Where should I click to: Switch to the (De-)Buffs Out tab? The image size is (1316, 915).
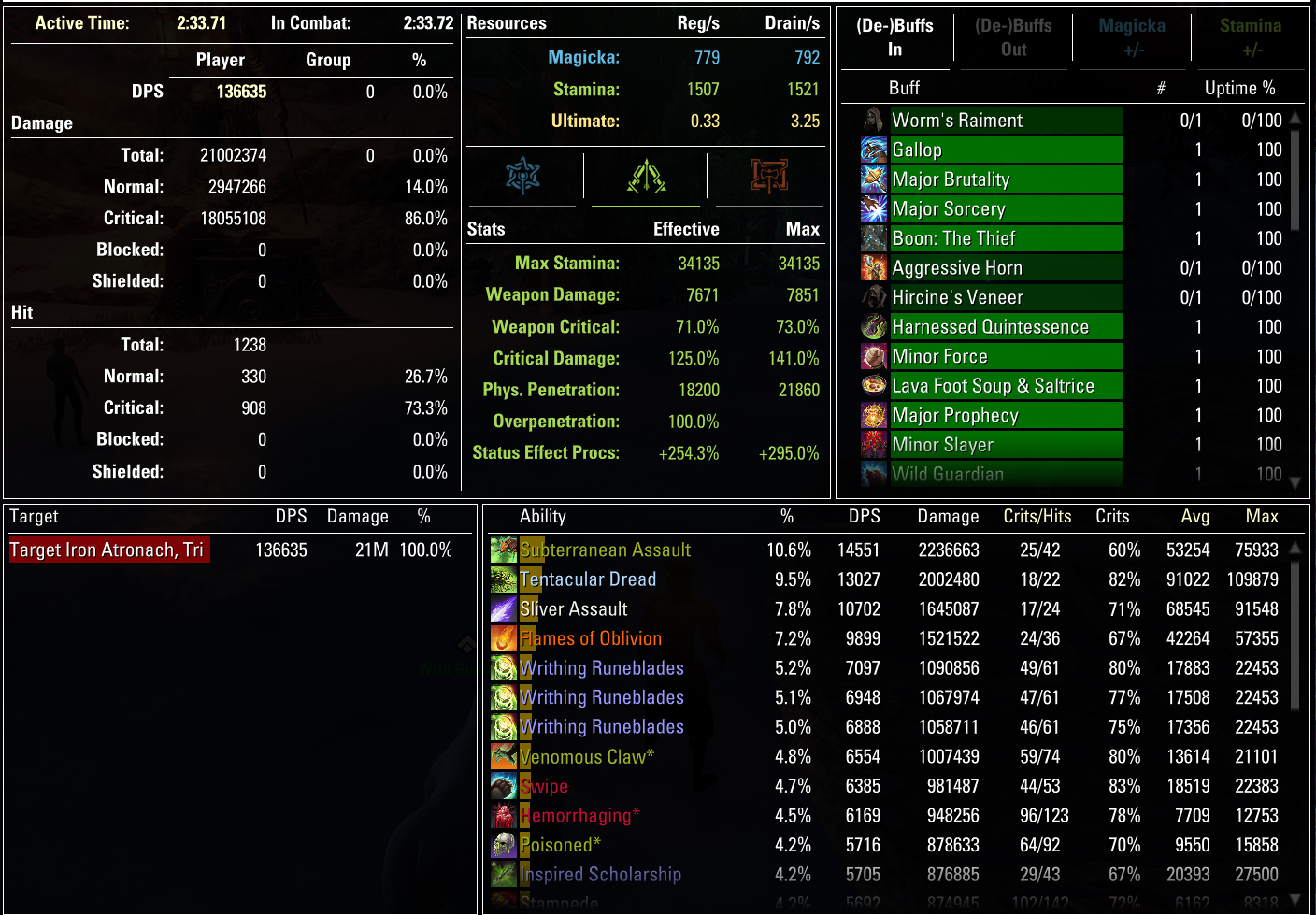1013,38
